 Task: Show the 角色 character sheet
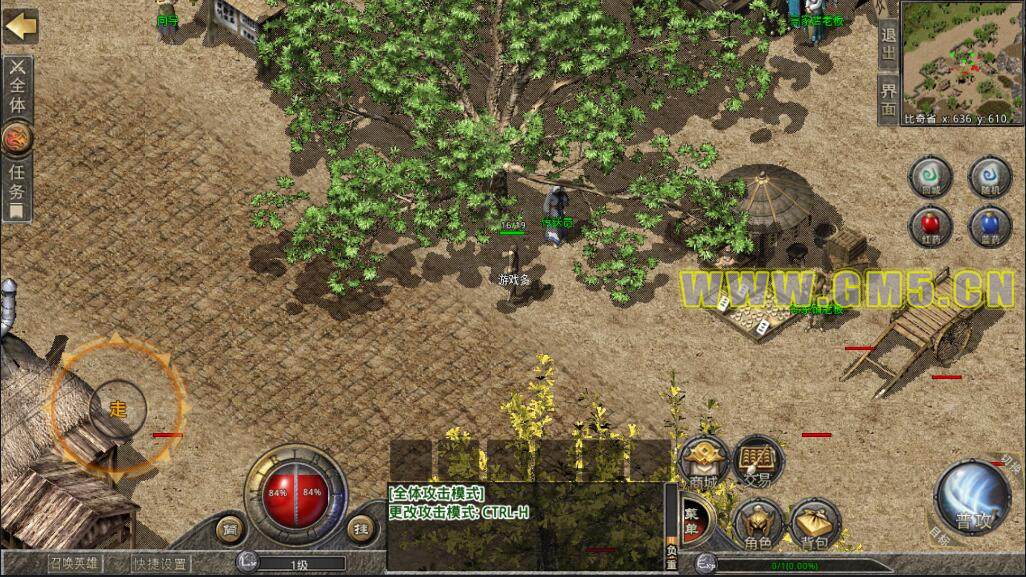pos(757,521)
